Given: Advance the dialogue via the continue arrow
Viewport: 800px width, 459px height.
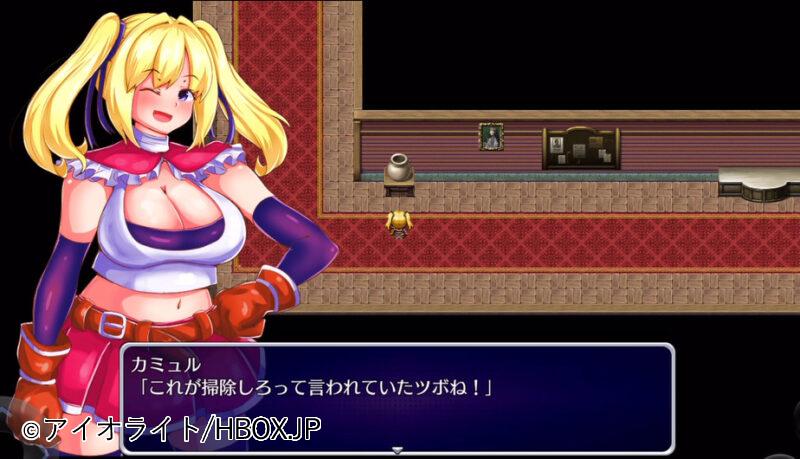Looking at the screenshot, I should 397,450.
